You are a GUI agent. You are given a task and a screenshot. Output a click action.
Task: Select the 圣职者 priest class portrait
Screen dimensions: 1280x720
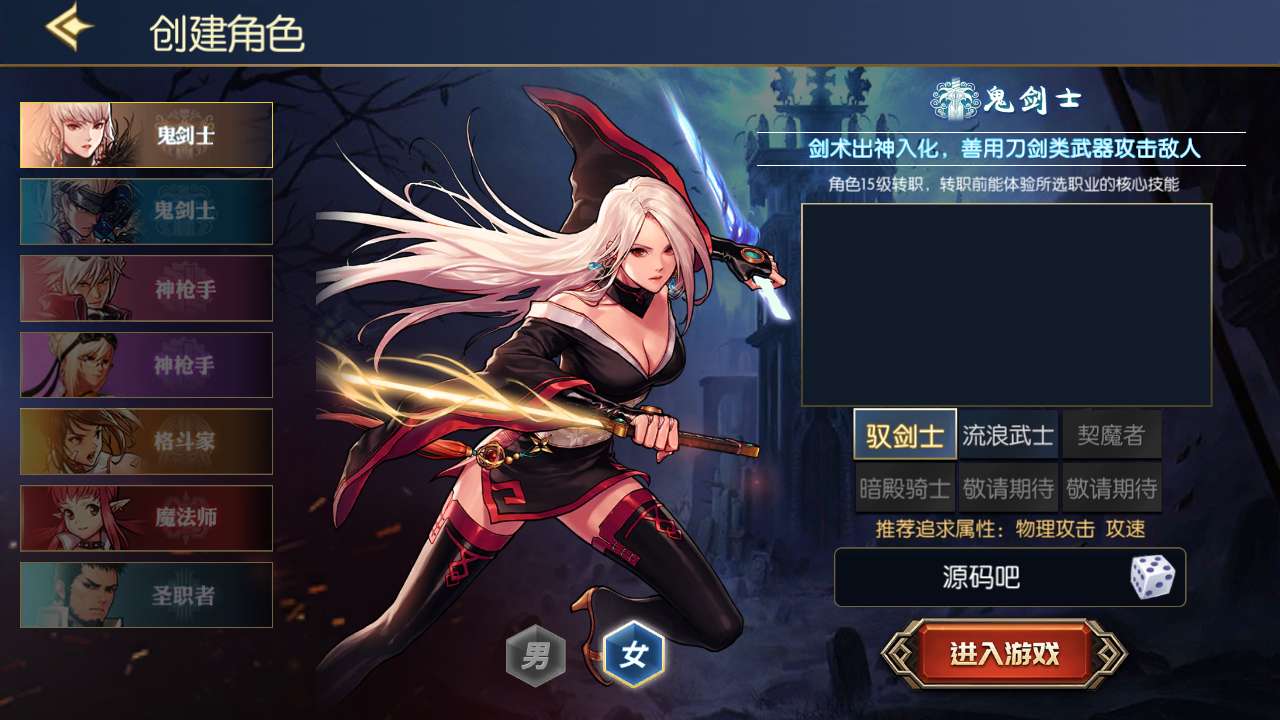coord(145,594)
